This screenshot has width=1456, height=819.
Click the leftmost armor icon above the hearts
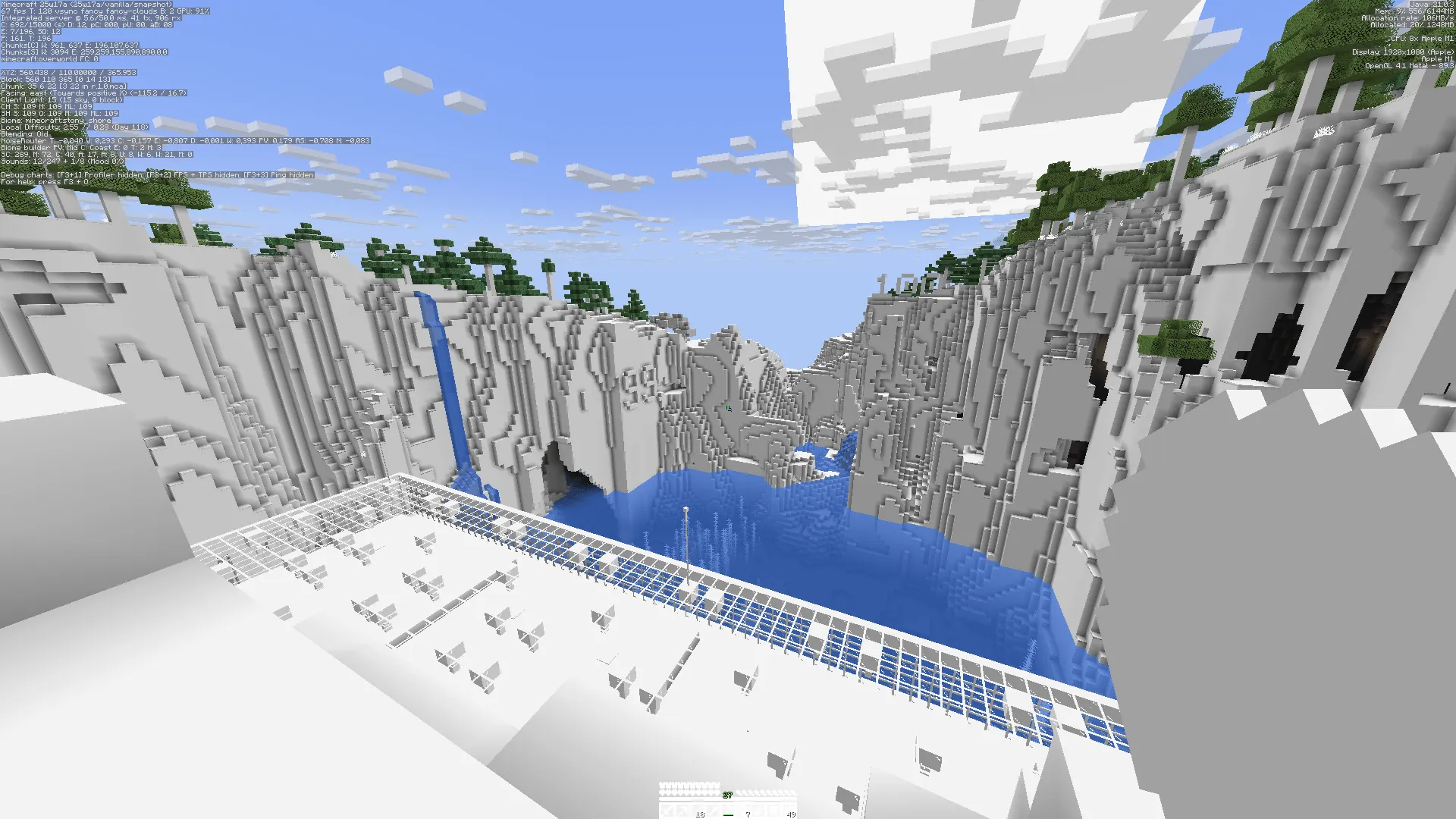tap(662, 784)
